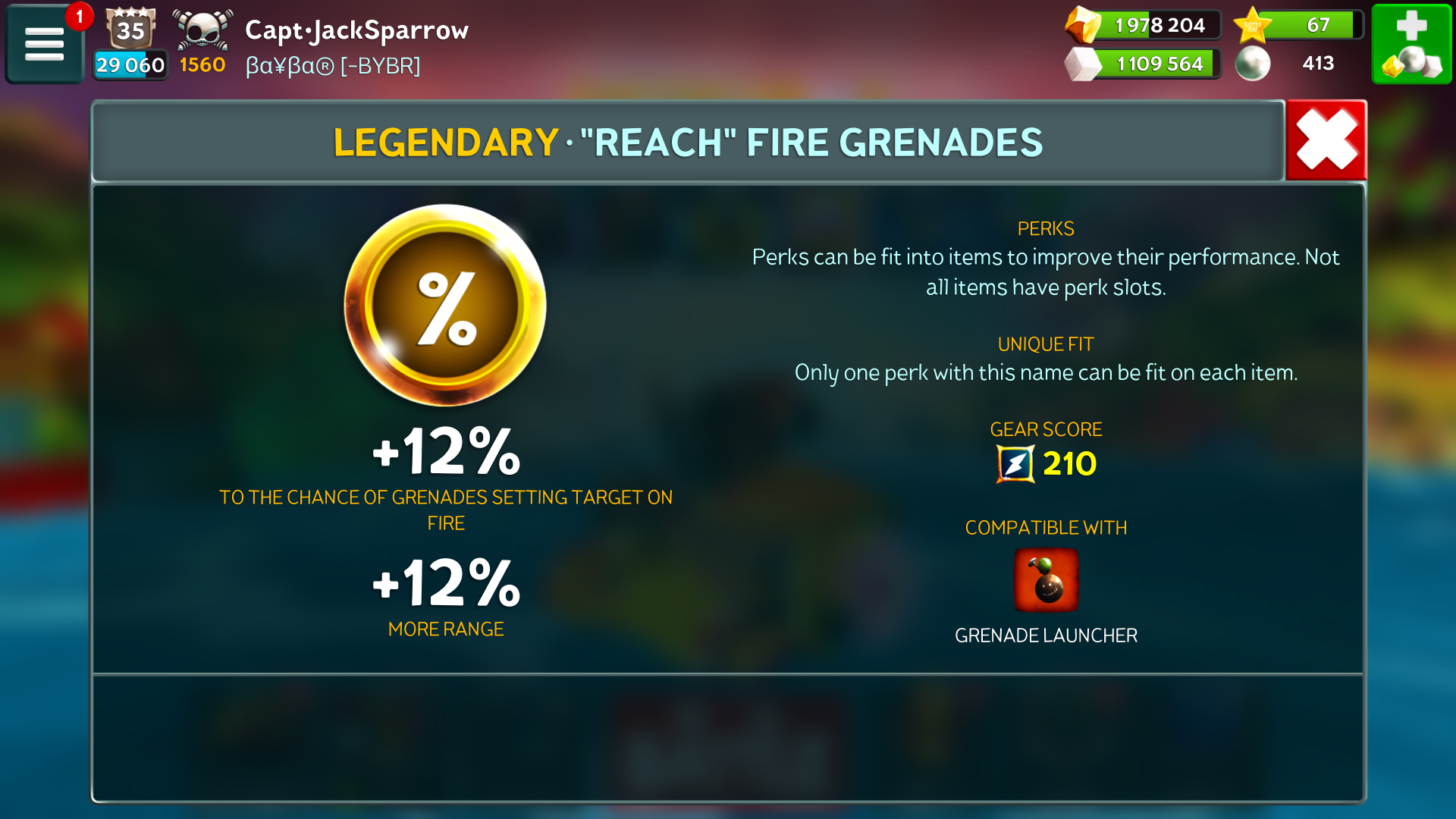Select the skull infamy rank icon
This screenshot has height=819, width=1456.
tap(202, 30)
